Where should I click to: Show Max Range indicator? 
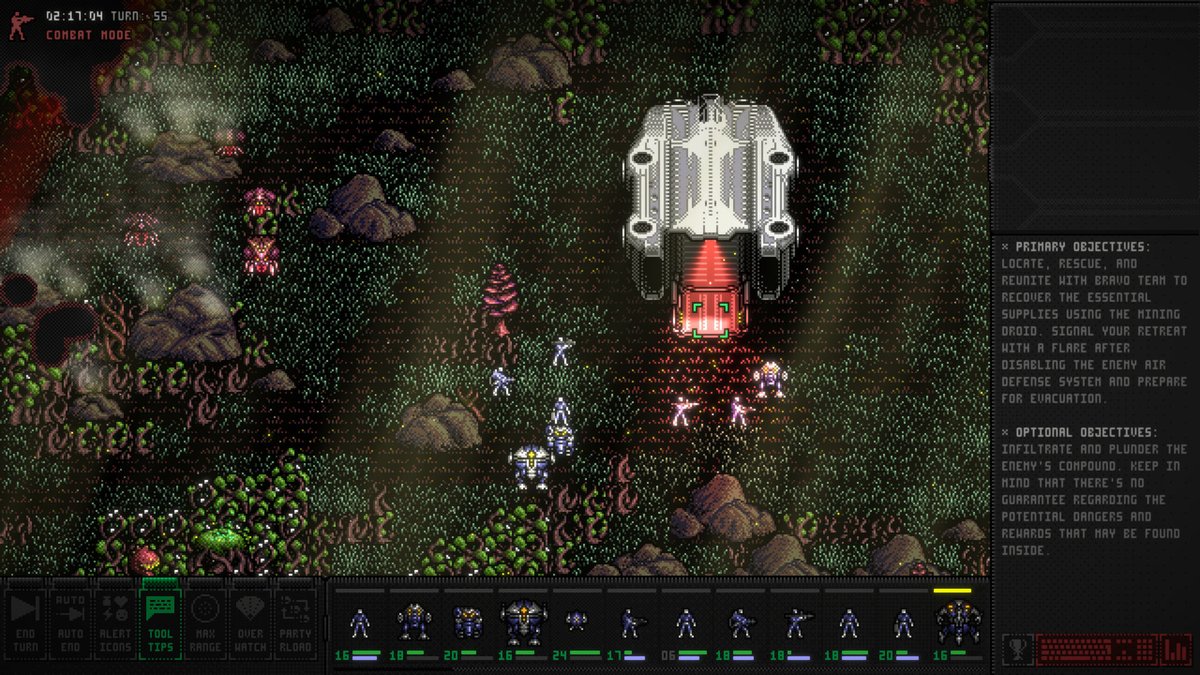tap(205, 622)
